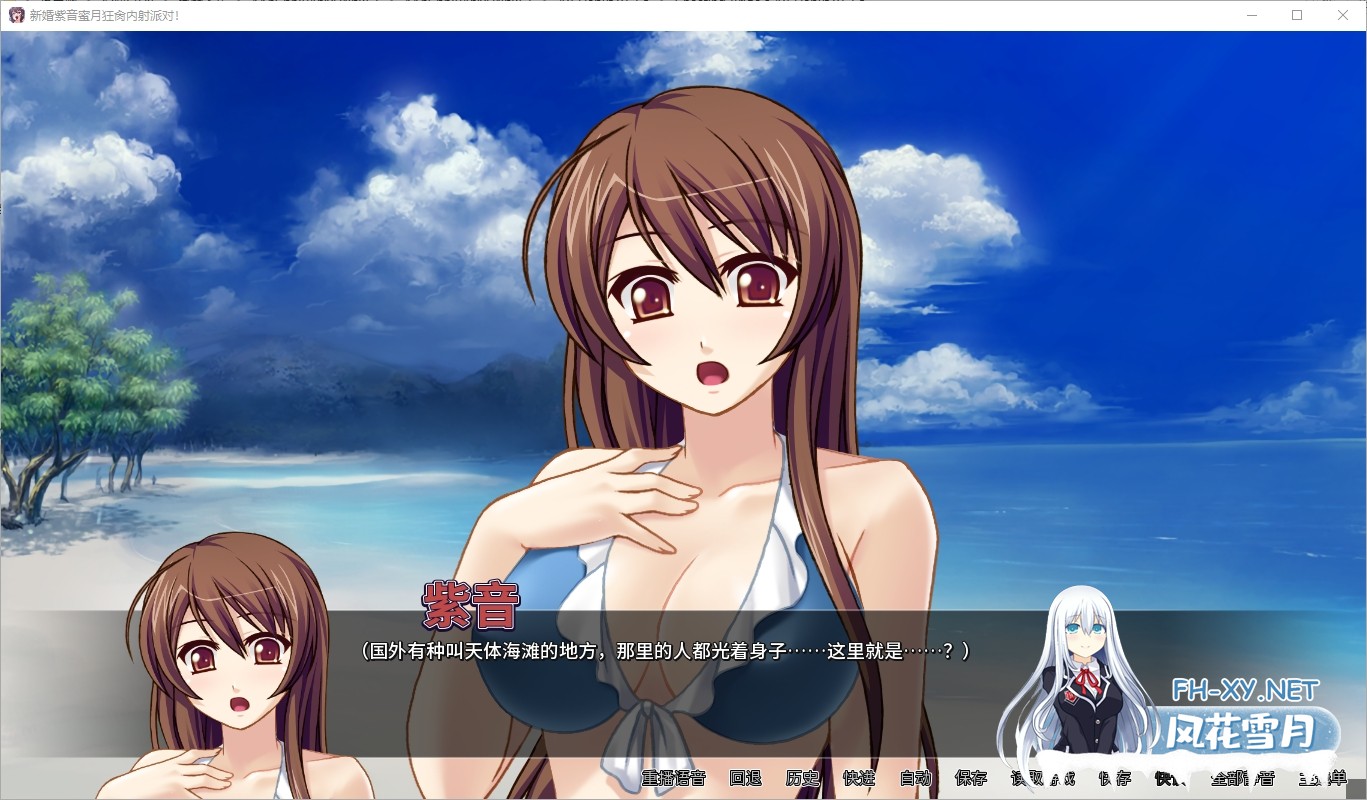Toggle fast-forward skip mode 快进

[860, 778]
